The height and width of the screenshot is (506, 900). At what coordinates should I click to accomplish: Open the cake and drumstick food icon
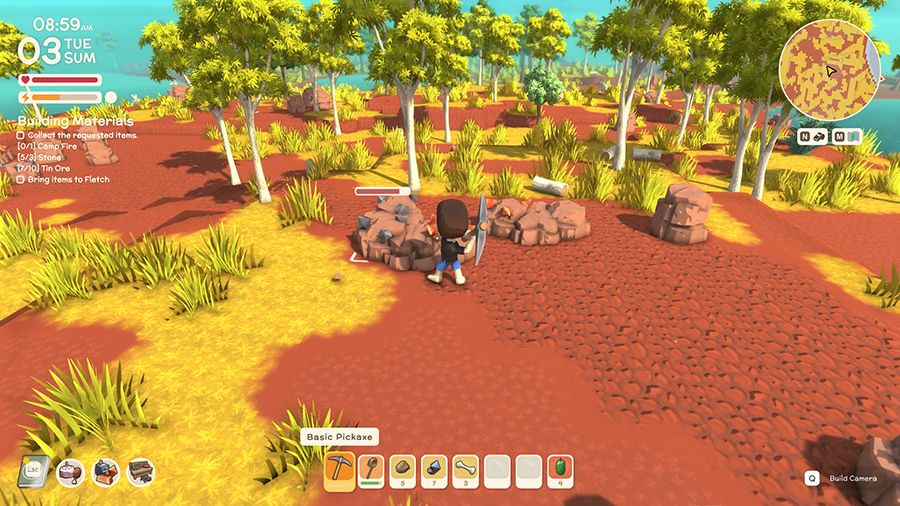point(70,472)
